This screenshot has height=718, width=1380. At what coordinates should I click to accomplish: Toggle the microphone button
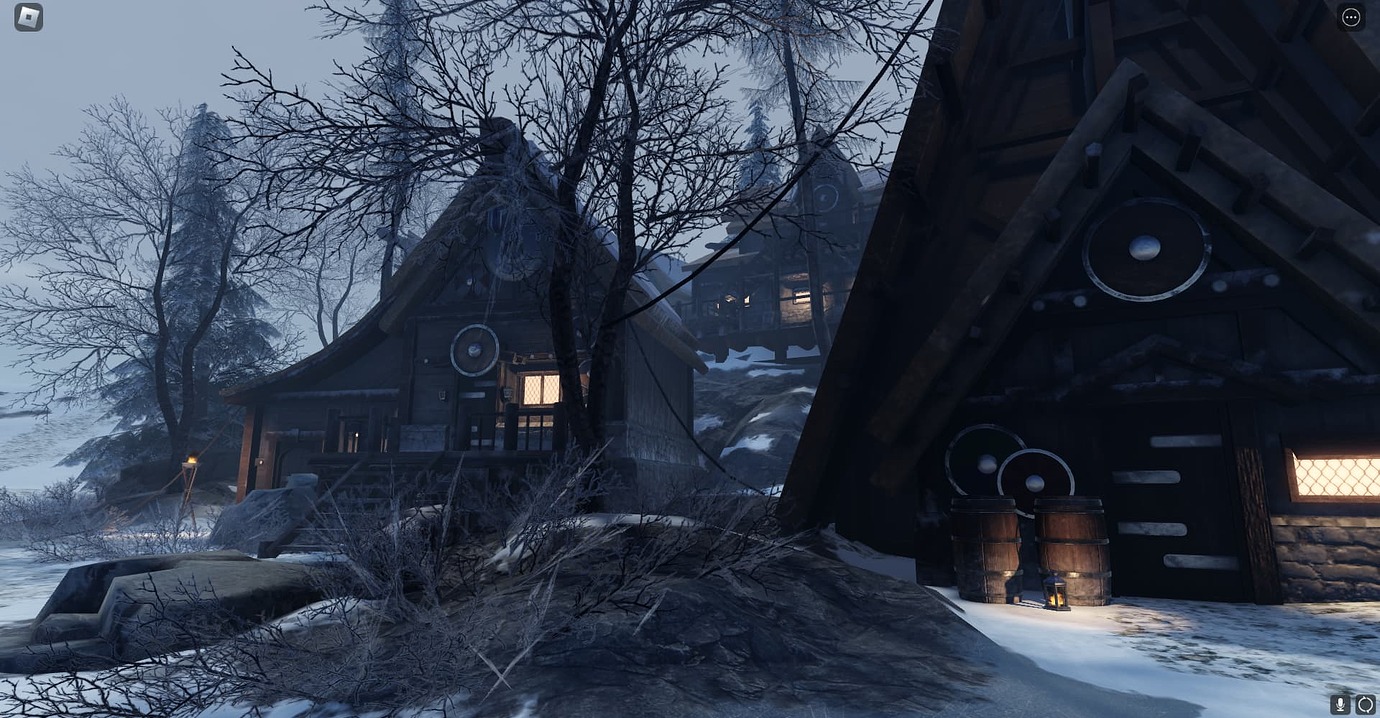point(1340,704)
